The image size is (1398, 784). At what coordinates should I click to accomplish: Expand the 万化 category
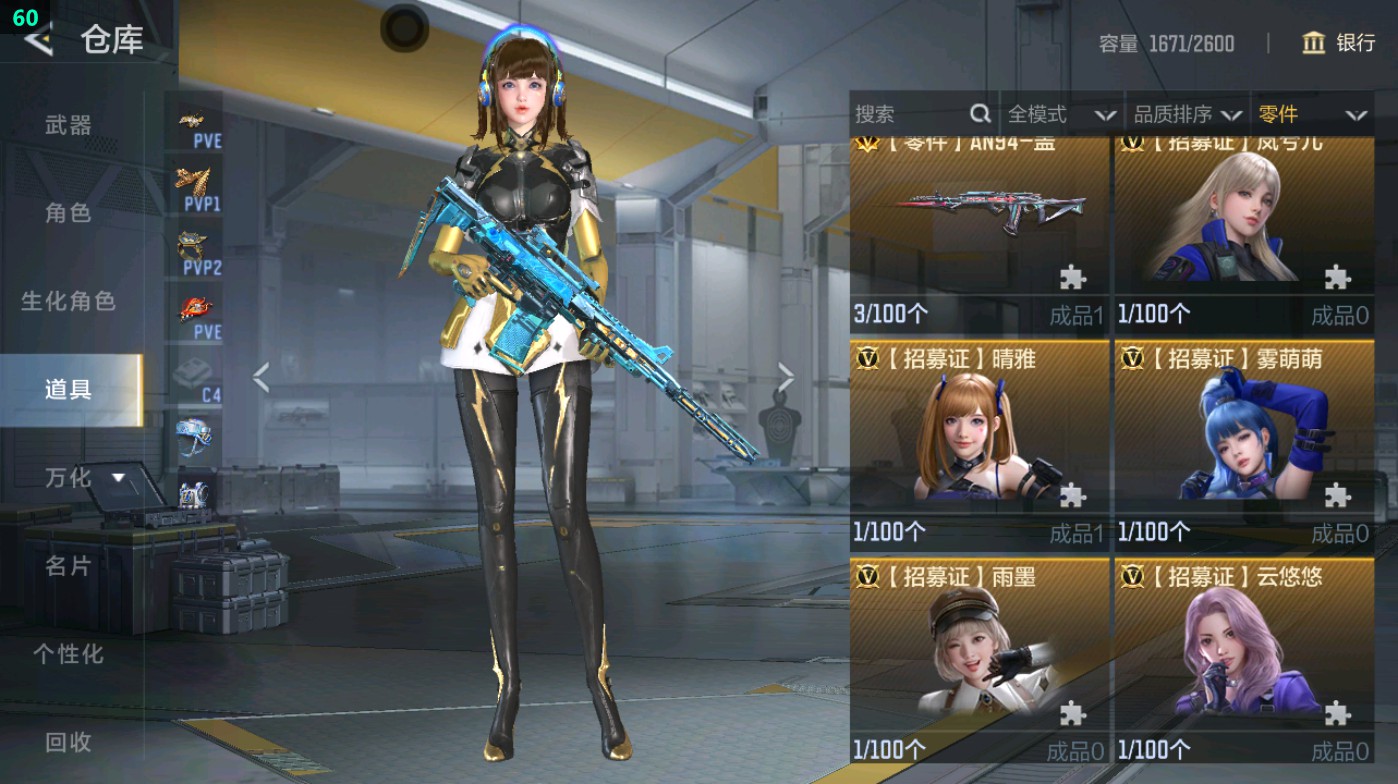click(x=84, y=478)
